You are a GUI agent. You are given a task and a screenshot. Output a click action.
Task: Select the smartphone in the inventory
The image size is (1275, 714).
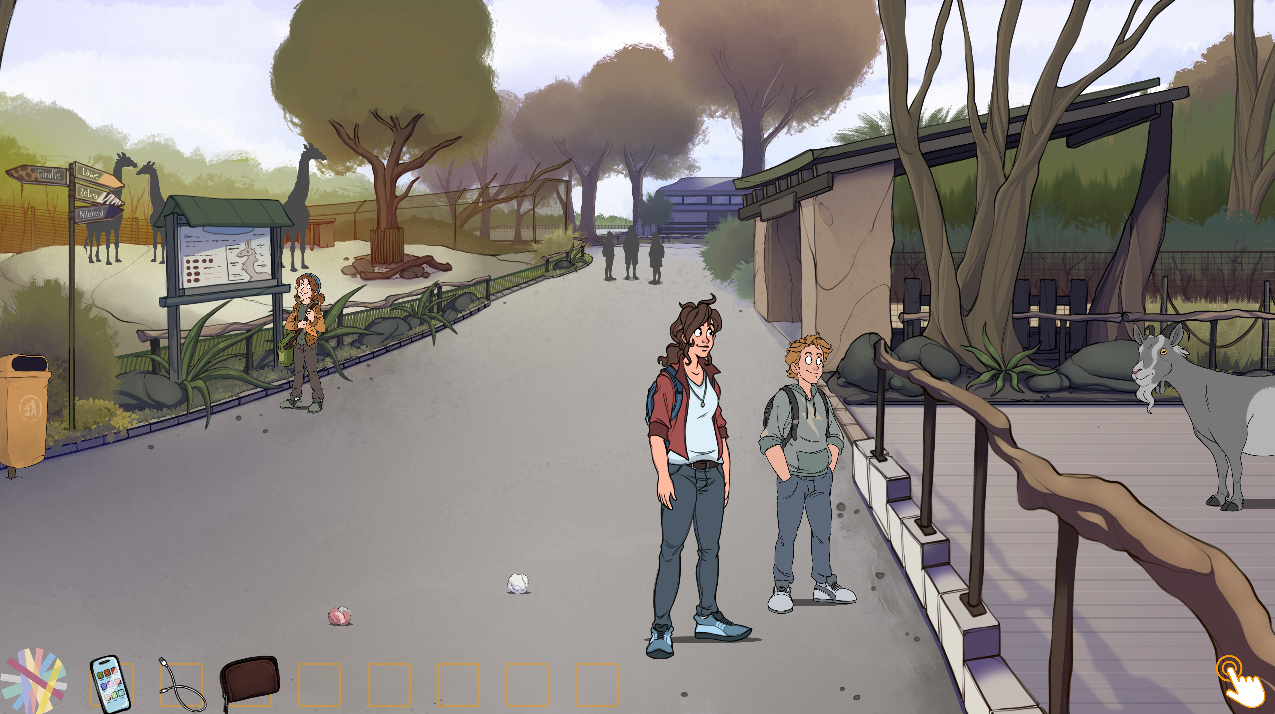coord(110,684)
